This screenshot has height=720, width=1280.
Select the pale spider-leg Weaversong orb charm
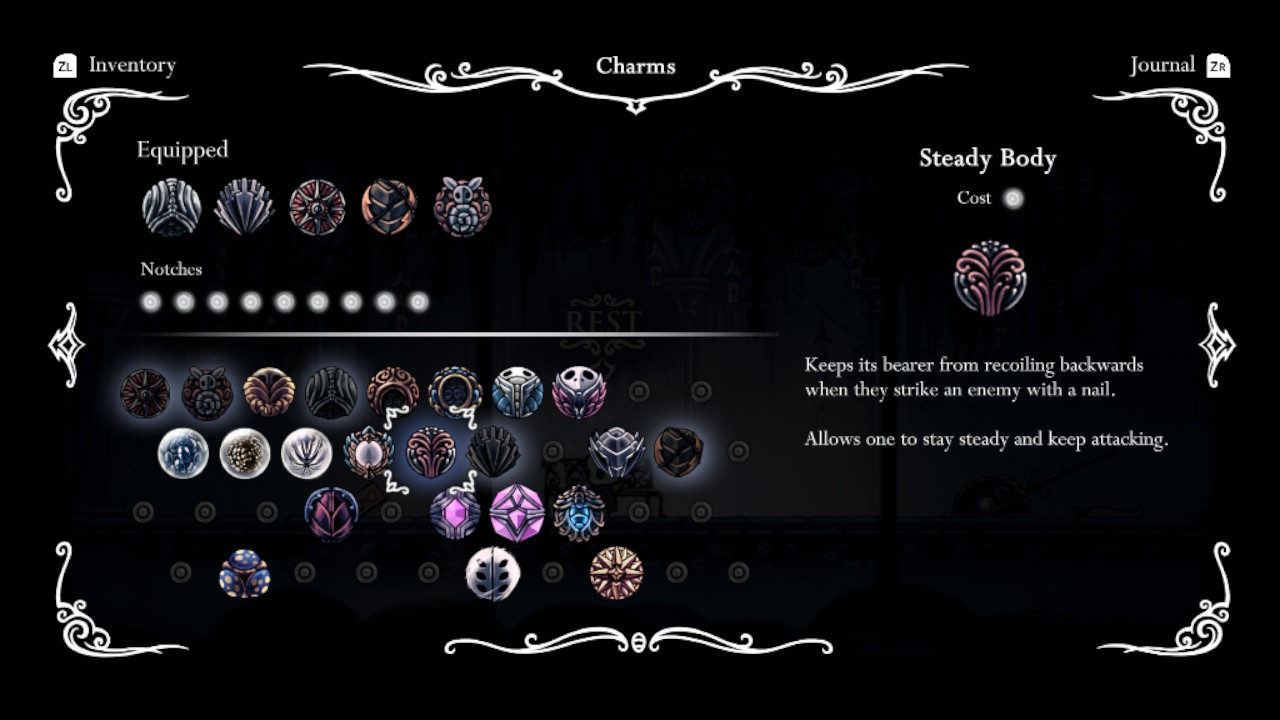click(311, 453)
